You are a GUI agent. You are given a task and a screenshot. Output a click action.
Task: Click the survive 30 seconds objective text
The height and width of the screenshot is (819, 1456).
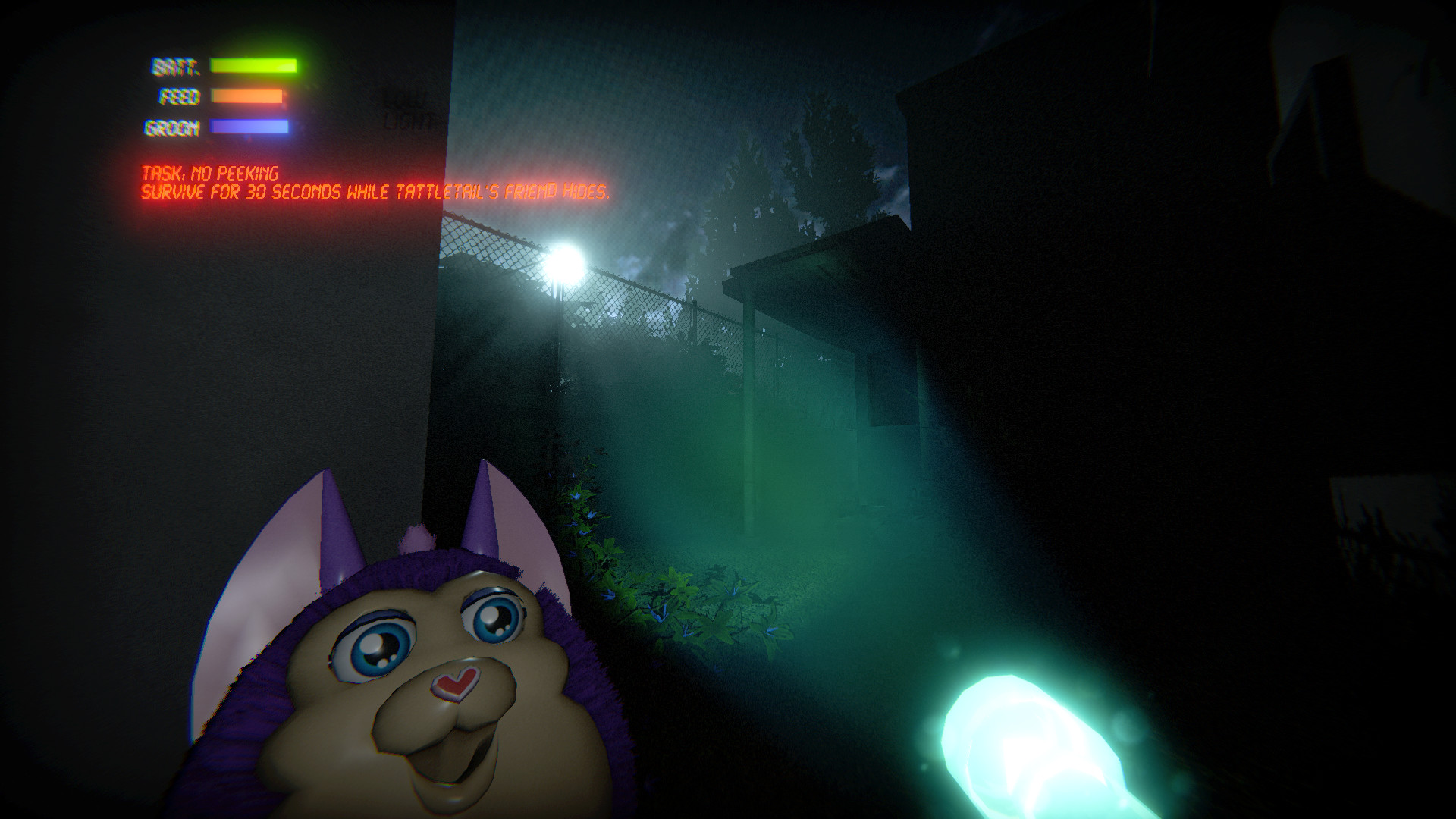coord(375,192)
